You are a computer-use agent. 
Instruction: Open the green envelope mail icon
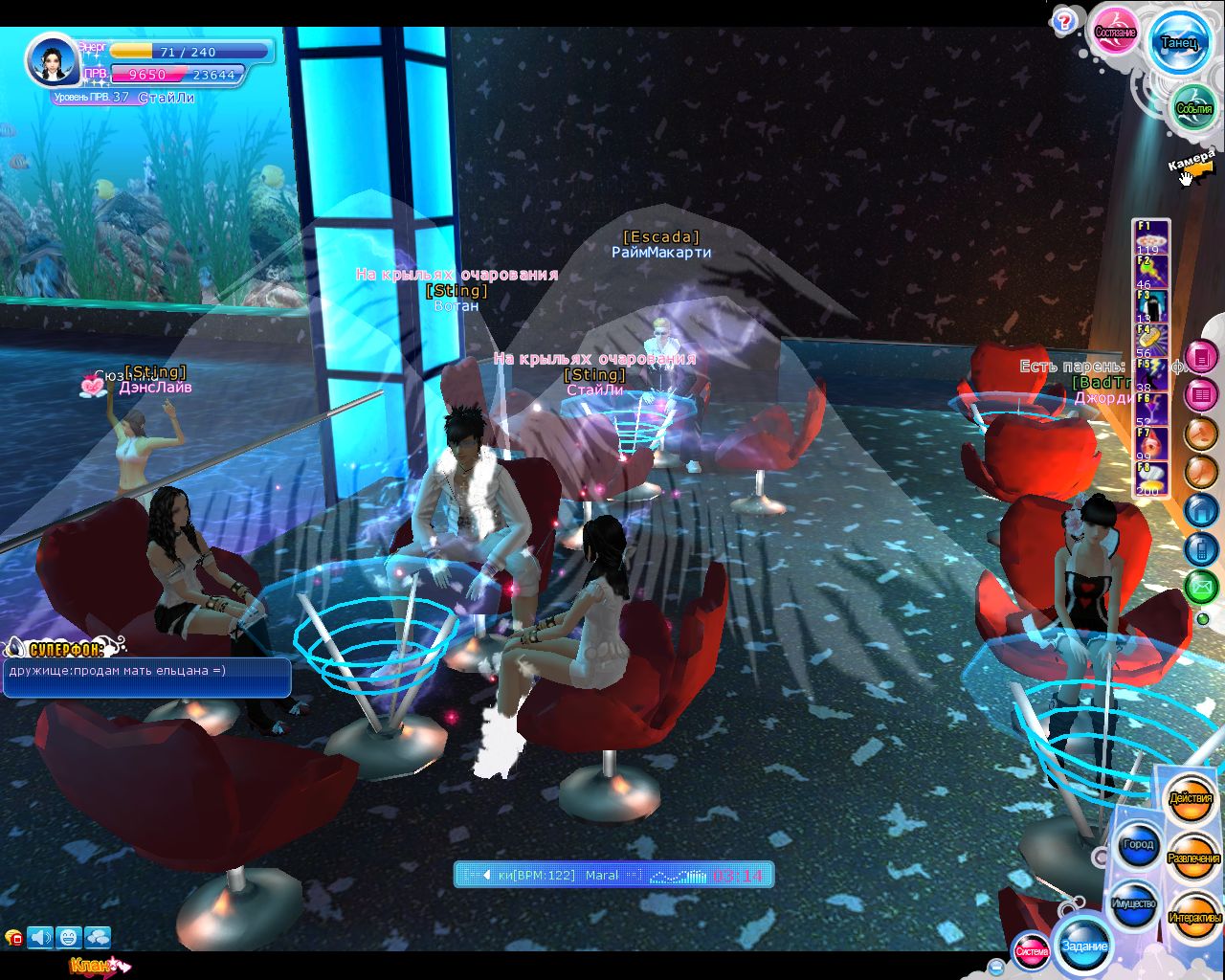[1202, 585]
